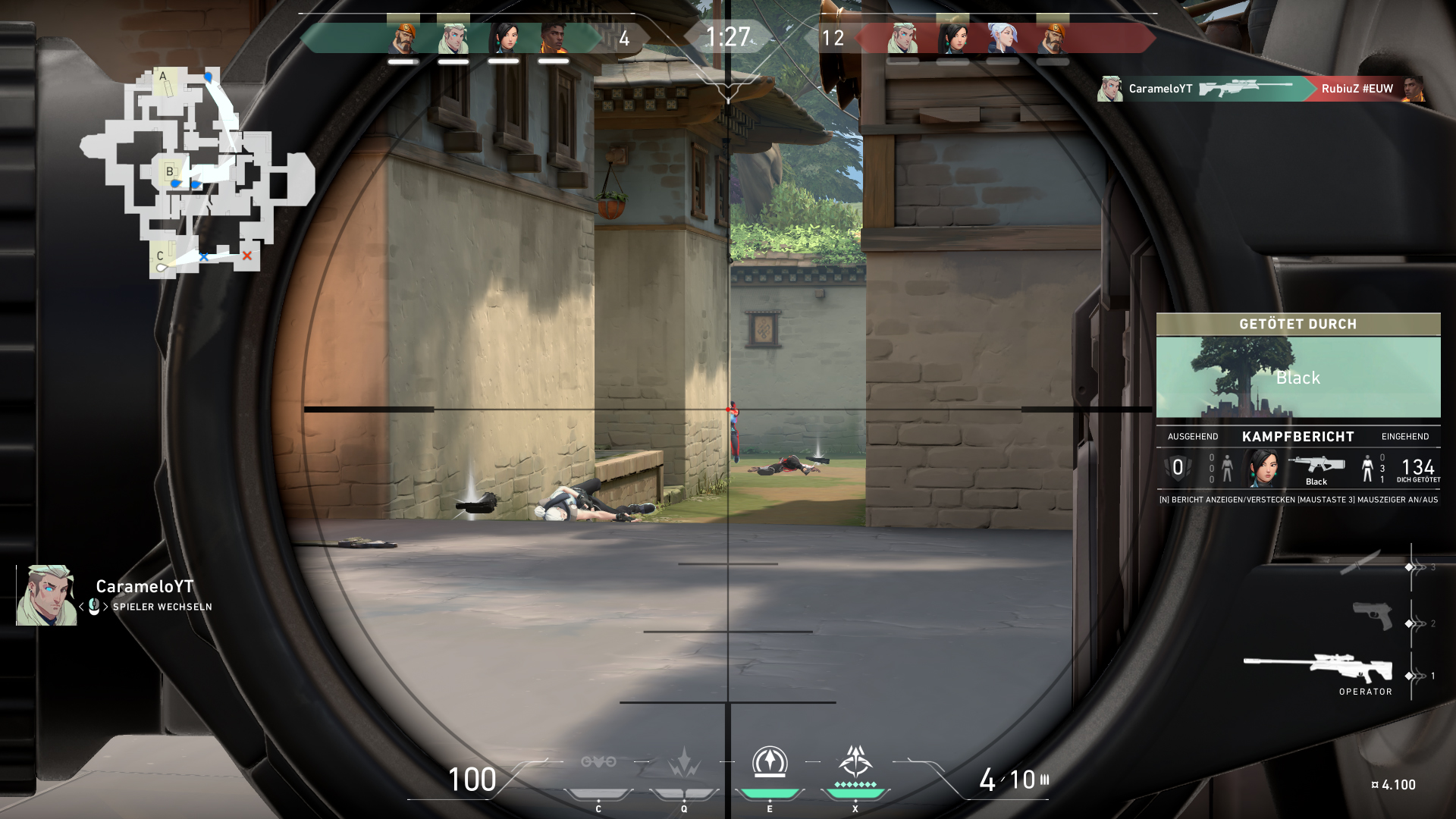Open the Getötet Durch killer card for Black

click(1298, 377)
